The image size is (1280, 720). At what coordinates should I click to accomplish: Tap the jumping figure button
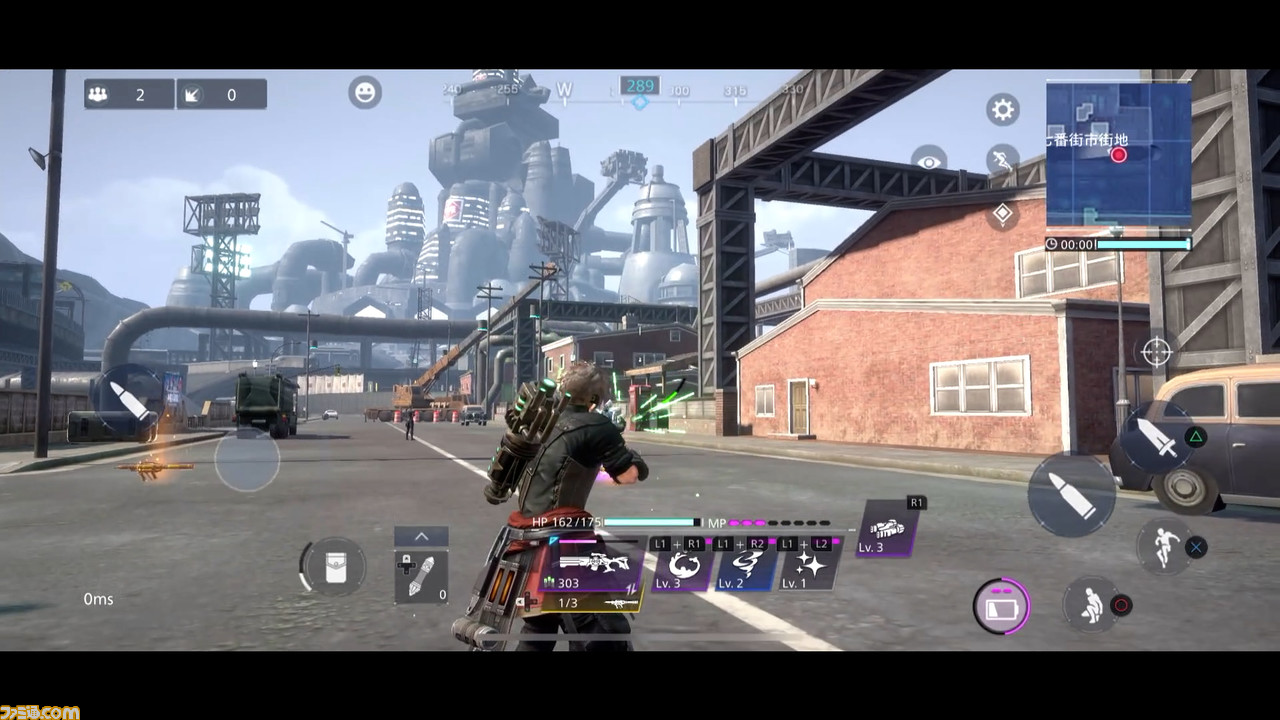1164,545
